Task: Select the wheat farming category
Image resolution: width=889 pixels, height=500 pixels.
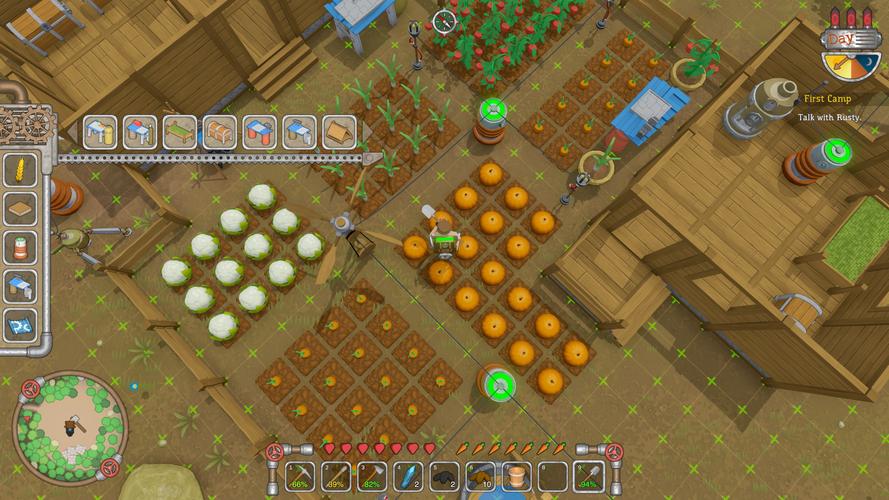Action: coord(21,169)
